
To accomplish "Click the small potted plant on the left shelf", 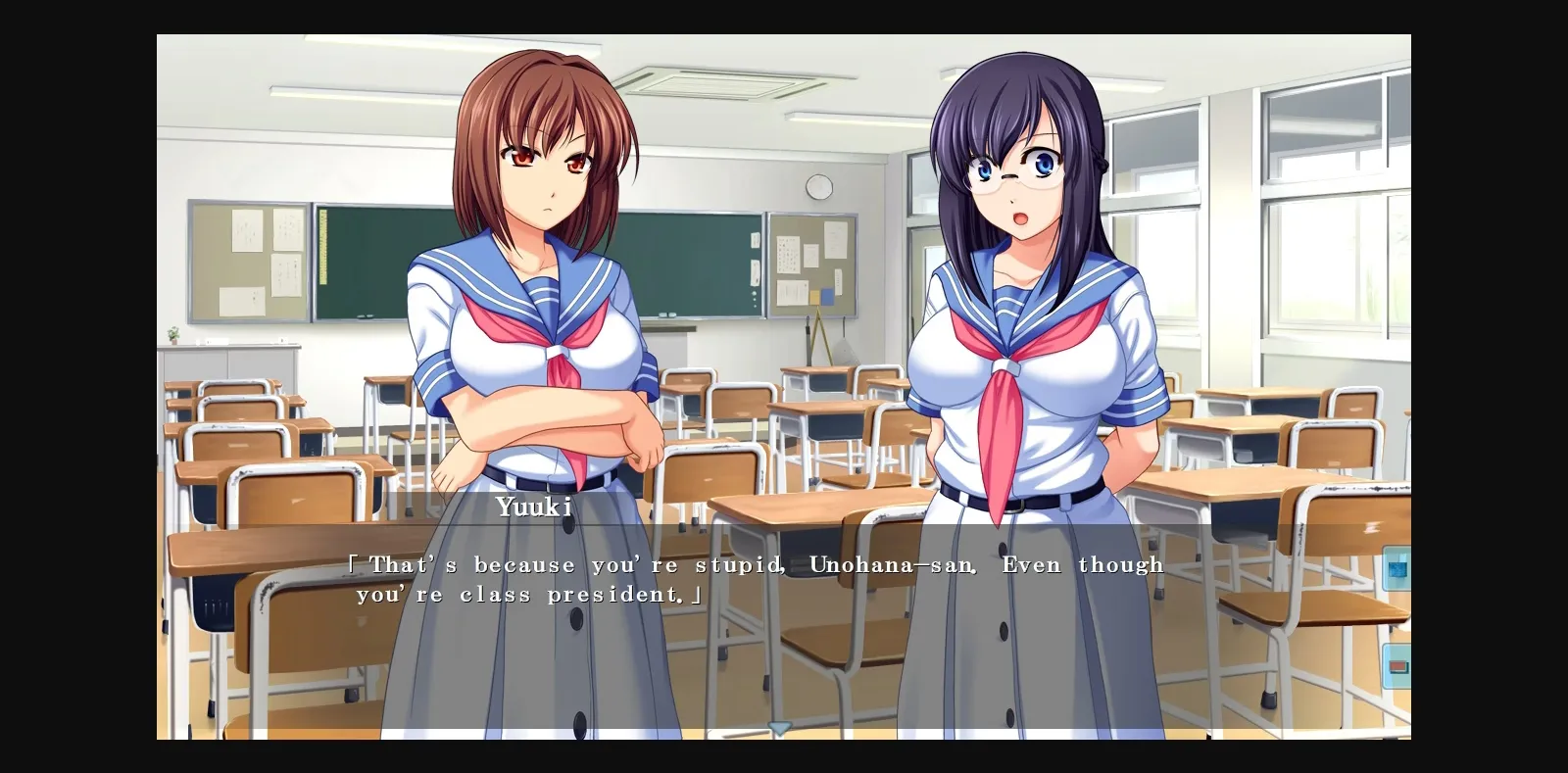I will [174, 337].
